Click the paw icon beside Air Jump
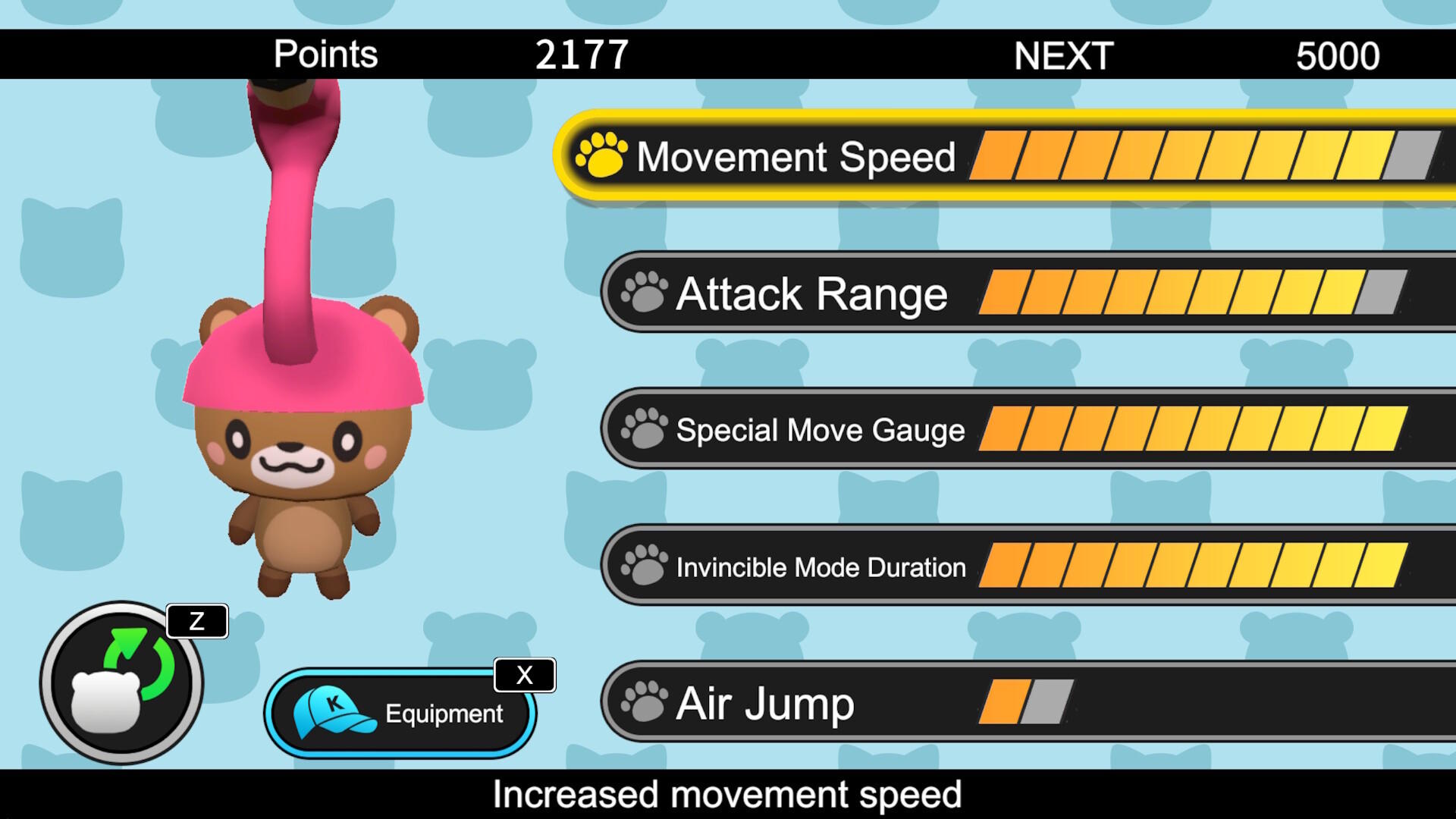 [x=643, y=703]
